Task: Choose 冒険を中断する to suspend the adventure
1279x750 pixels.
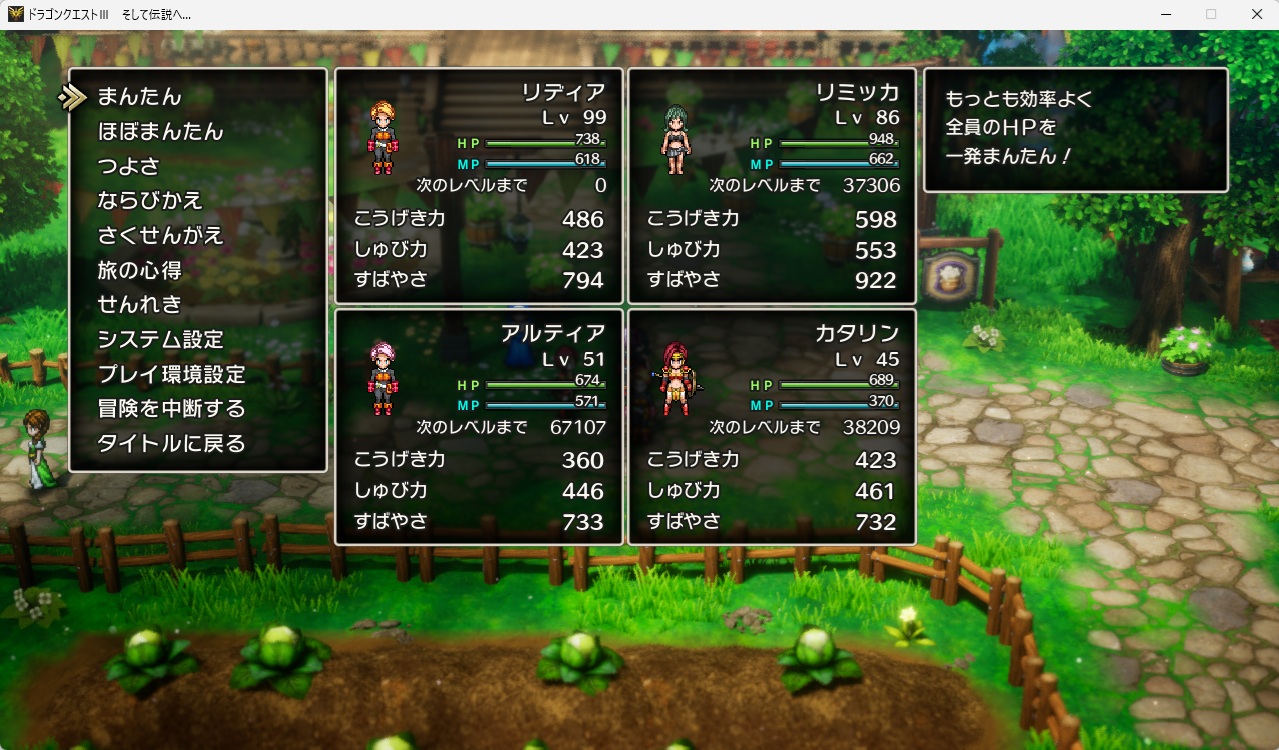Action: point(171,409)
